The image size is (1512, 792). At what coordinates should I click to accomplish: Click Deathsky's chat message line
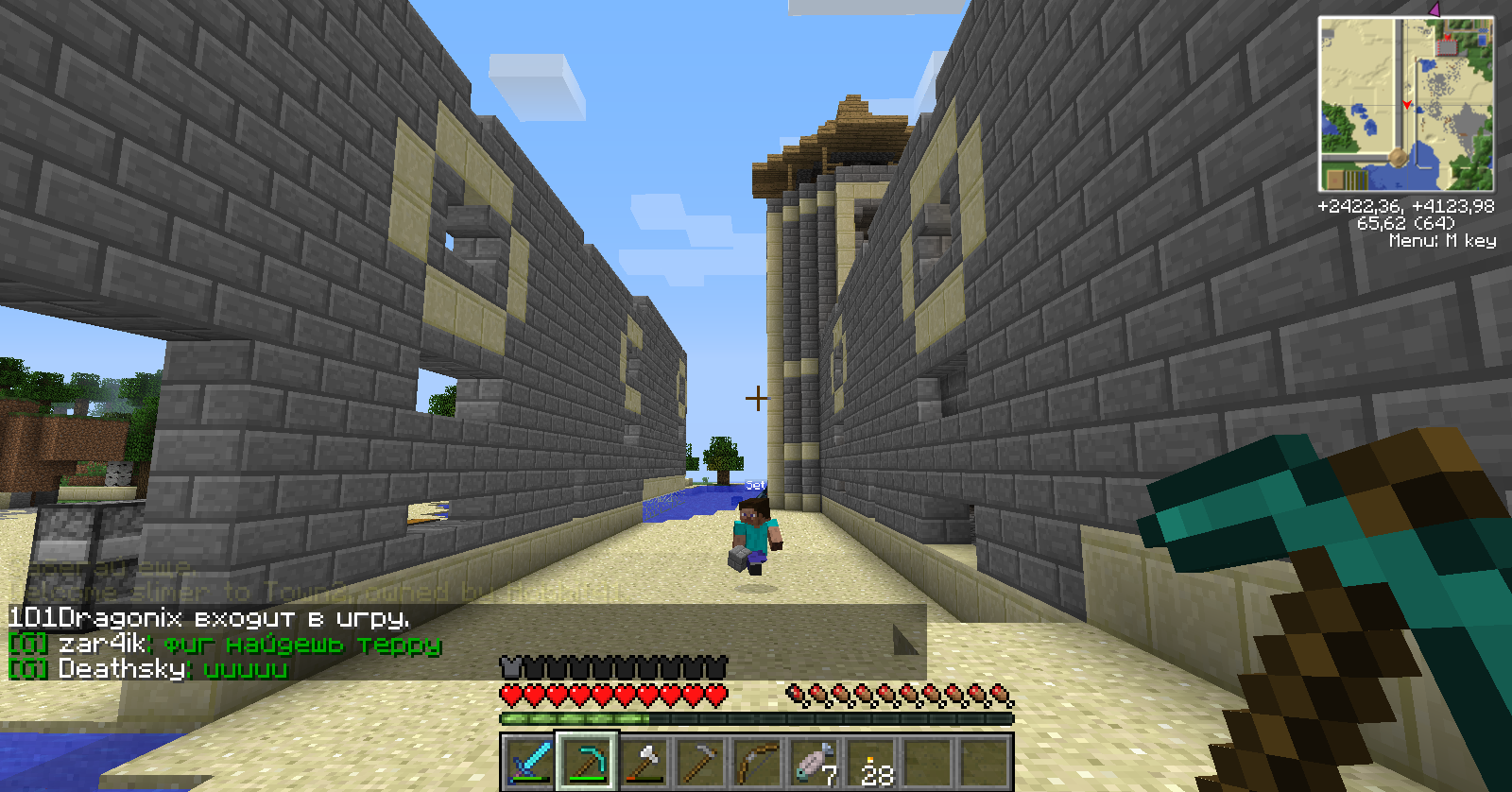172,669
